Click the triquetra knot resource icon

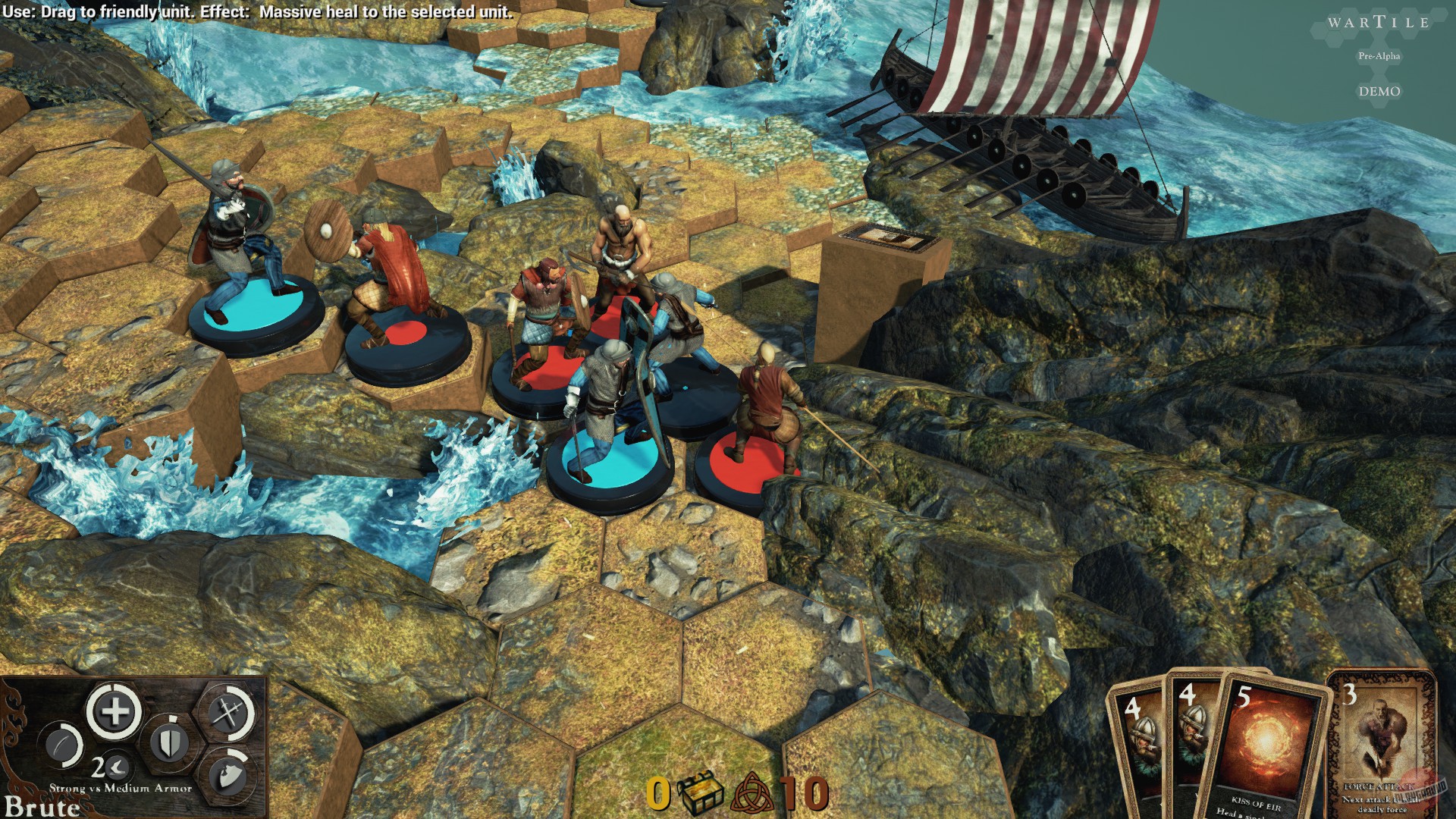point(751,791)
